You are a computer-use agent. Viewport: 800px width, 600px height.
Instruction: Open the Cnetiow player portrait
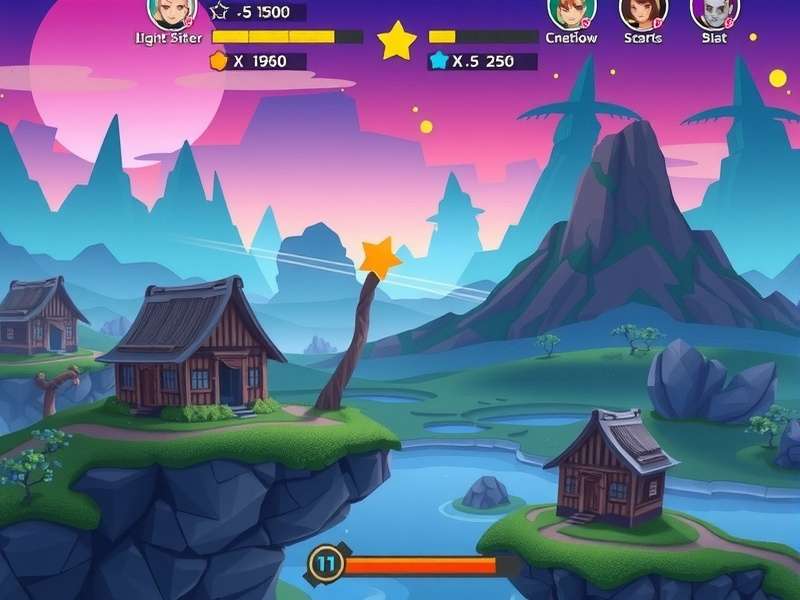[x=566, y=11]
